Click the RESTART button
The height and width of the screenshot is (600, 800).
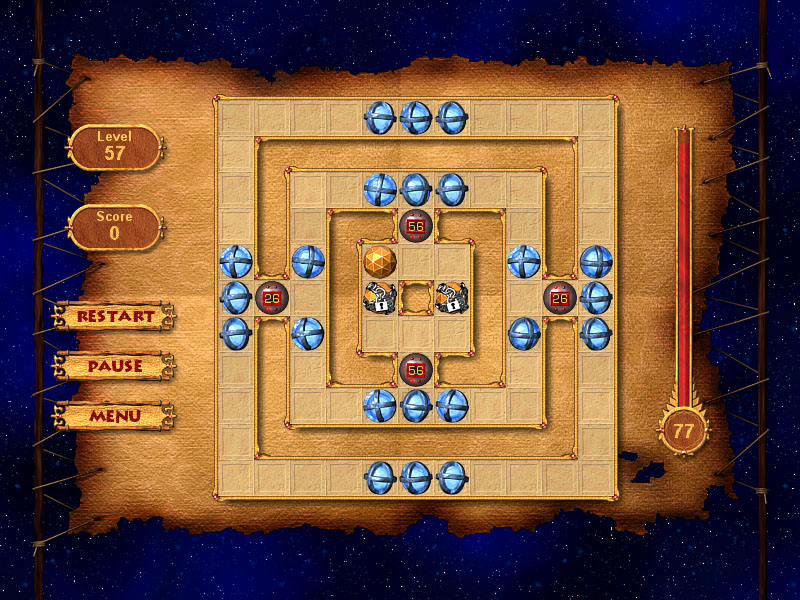click(x=115, y=316)
